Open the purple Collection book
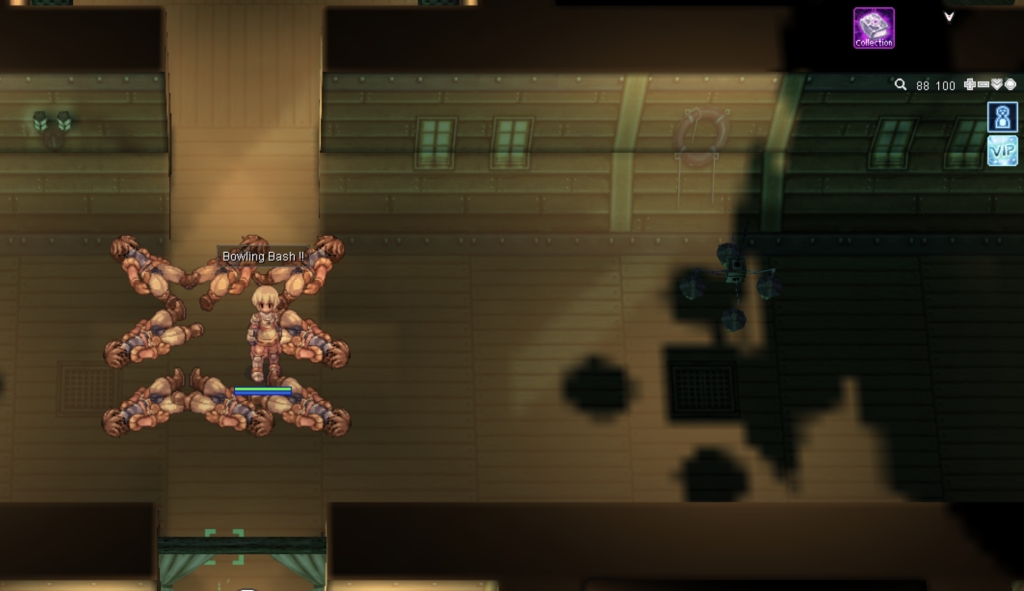 (873, 28)
